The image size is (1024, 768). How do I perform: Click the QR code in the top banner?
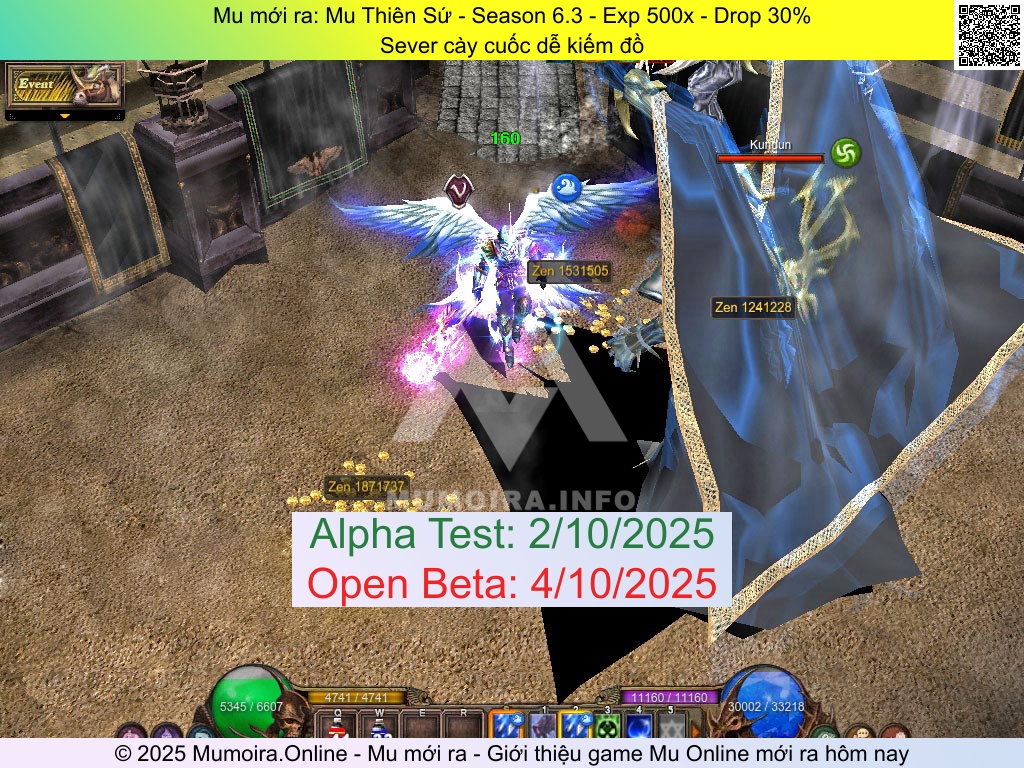click(x=989, y=34)
